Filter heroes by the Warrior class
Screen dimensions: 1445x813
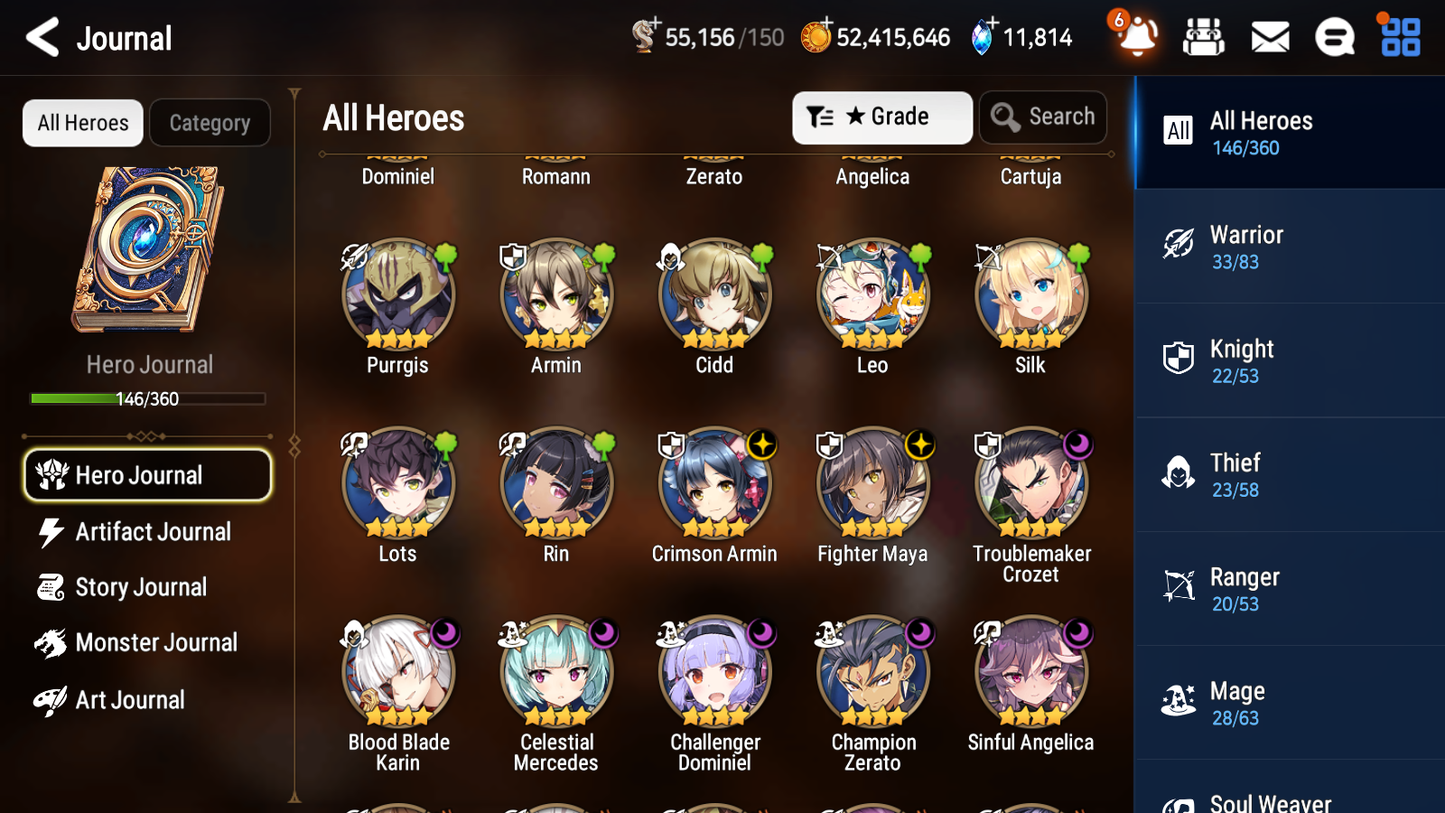click(x=1288, y=247)
